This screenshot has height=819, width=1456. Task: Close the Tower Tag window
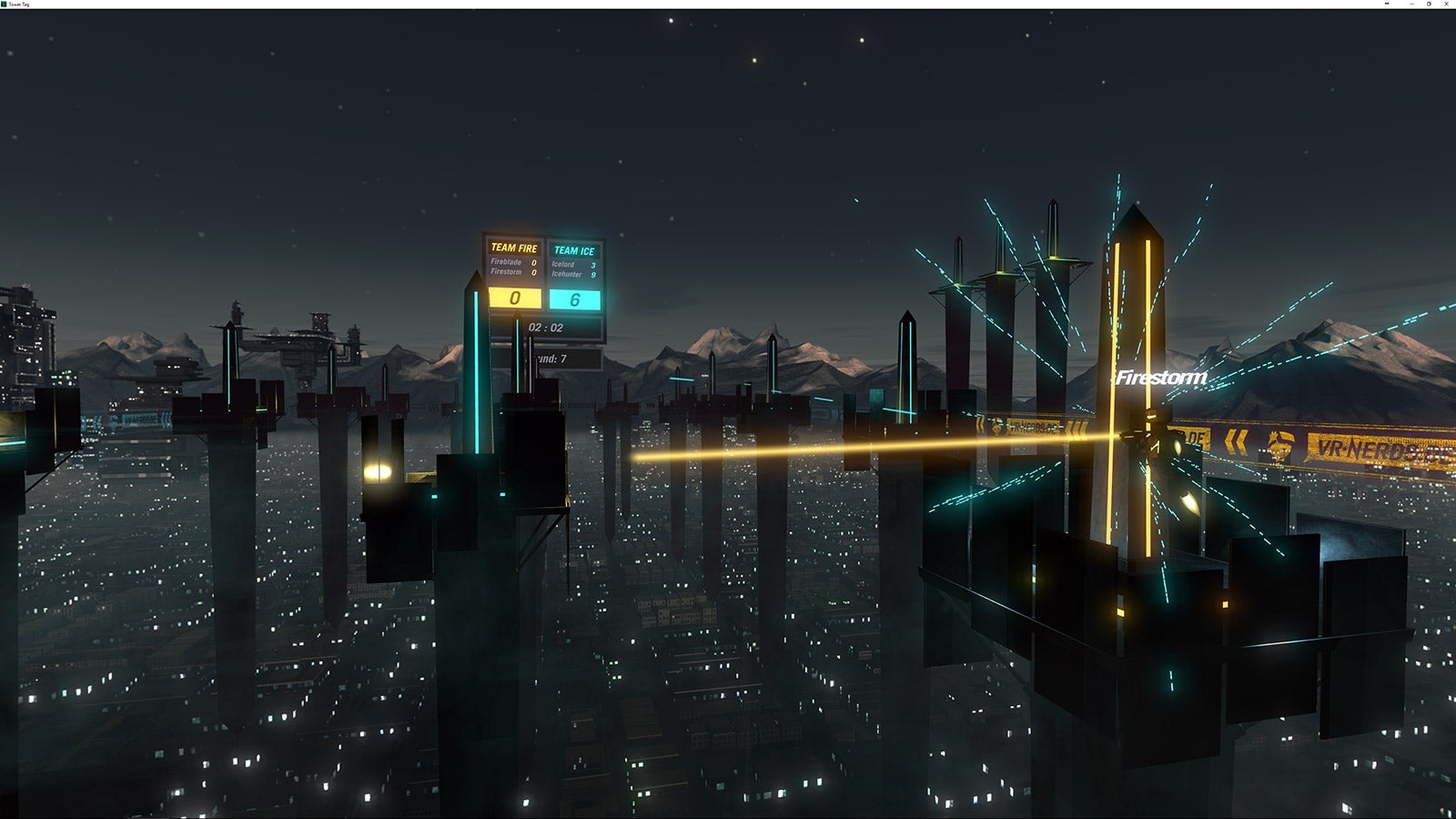[x=1447, y=4]
